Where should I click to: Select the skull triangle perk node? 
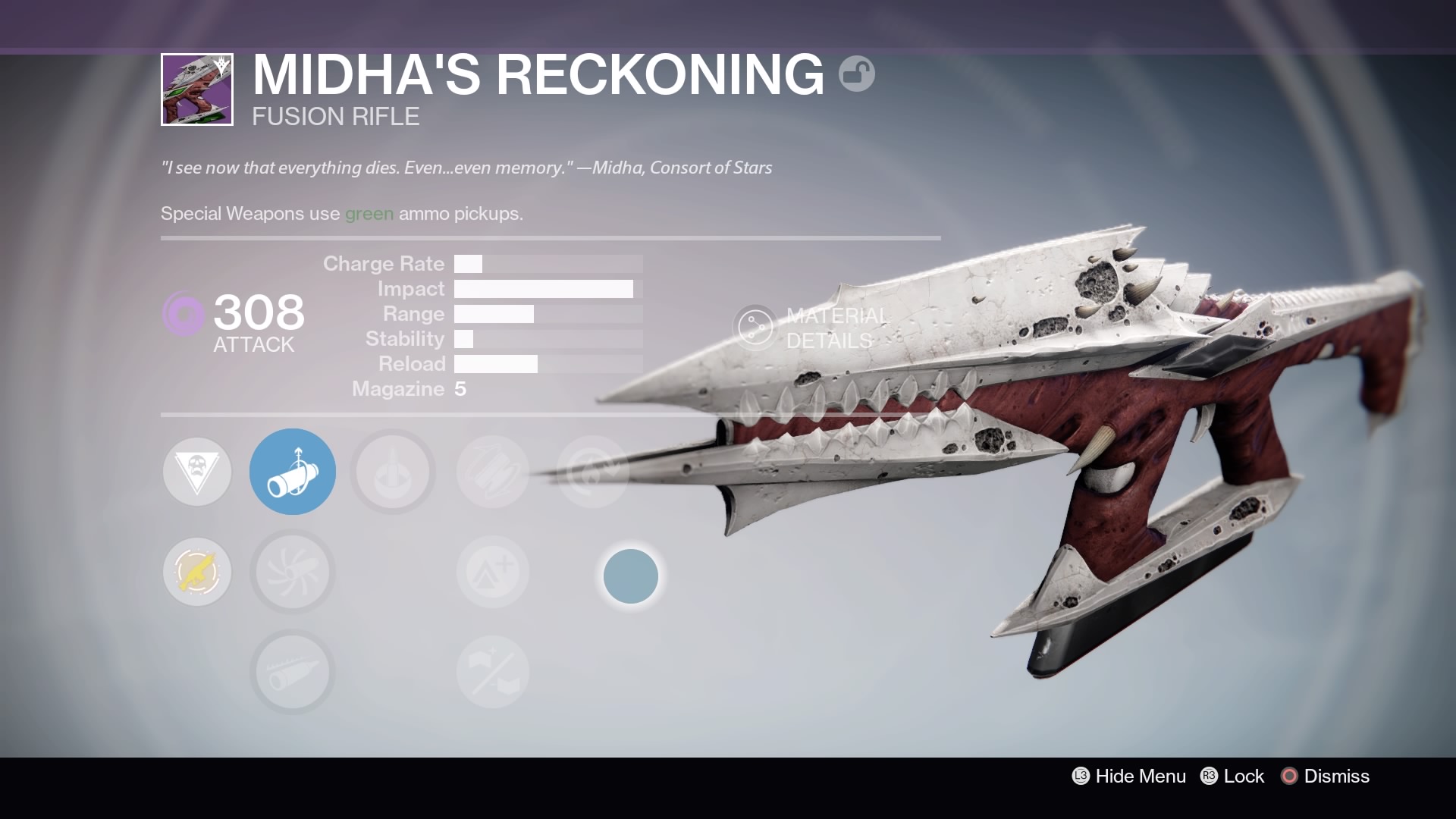tap(197, 472)
